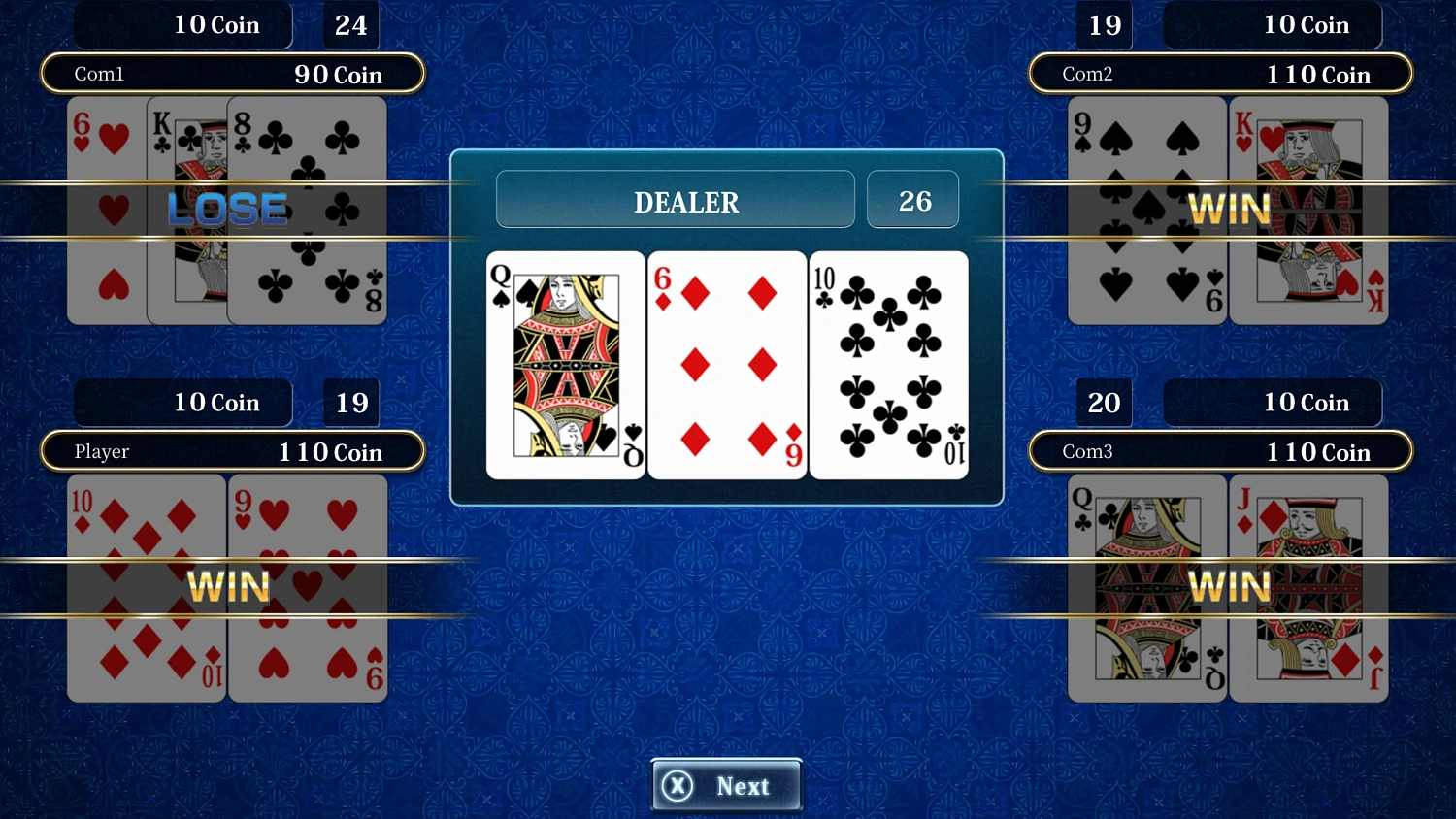Select the Queen of Clubs in Com3's hand
This screenshot has height=819, width=1456.
tap(1145, 587)
